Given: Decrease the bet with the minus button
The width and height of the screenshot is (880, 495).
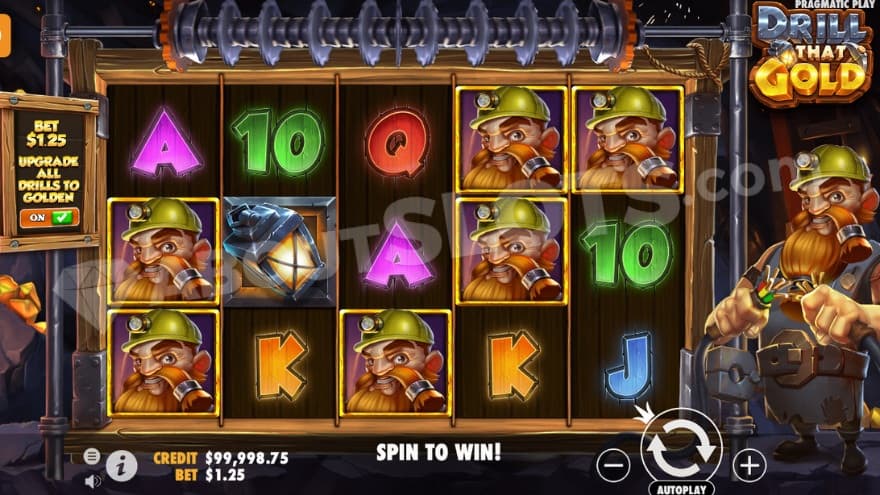Looking at the screenshot, I should pyautogui.click(x=614, y=464).
